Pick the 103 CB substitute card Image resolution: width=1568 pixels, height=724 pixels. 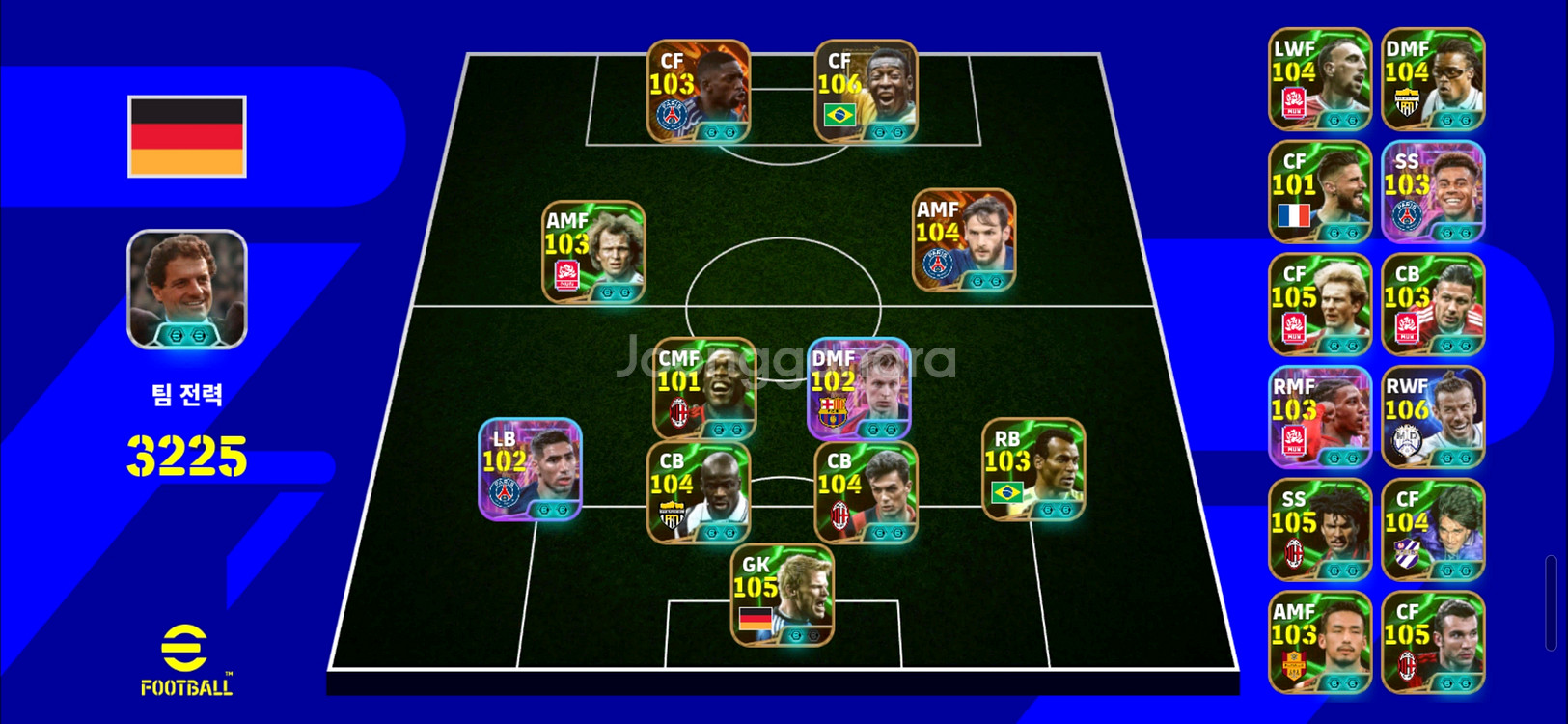(1433, 304)
